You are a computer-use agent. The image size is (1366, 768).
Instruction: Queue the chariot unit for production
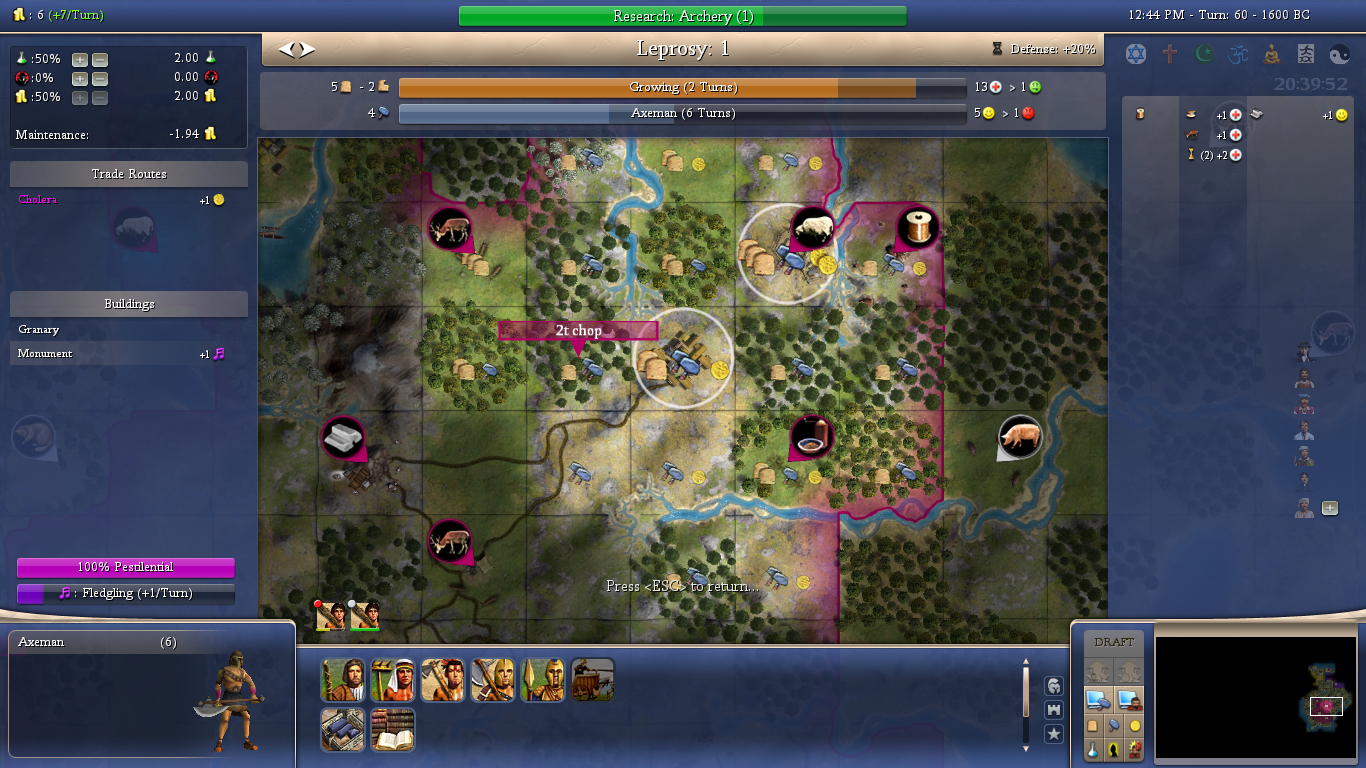(x=592, y=680)
